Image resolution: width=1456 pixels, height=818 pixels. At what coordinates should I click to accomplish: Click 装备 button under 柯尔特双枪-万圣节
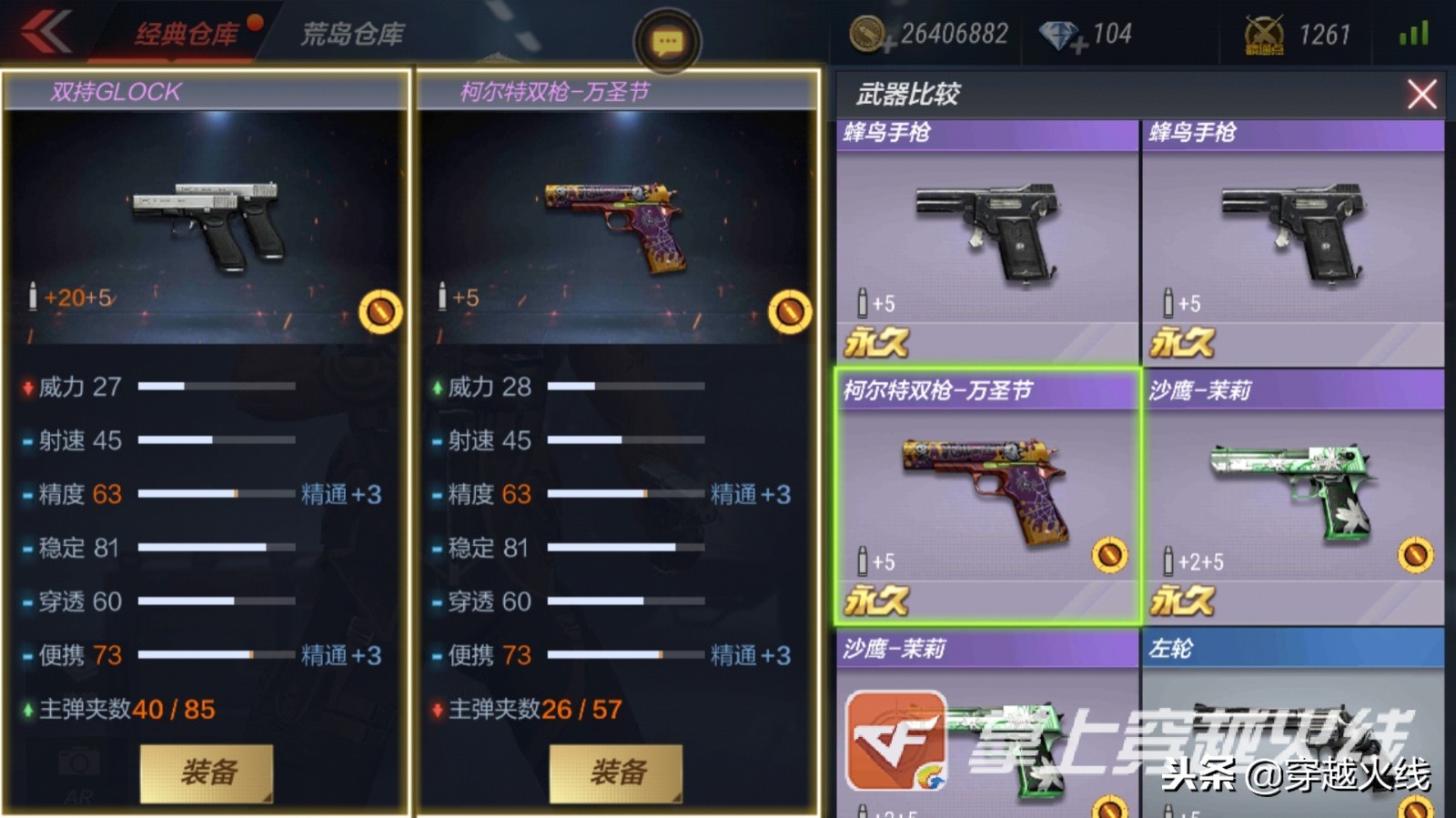coord(614,772)
